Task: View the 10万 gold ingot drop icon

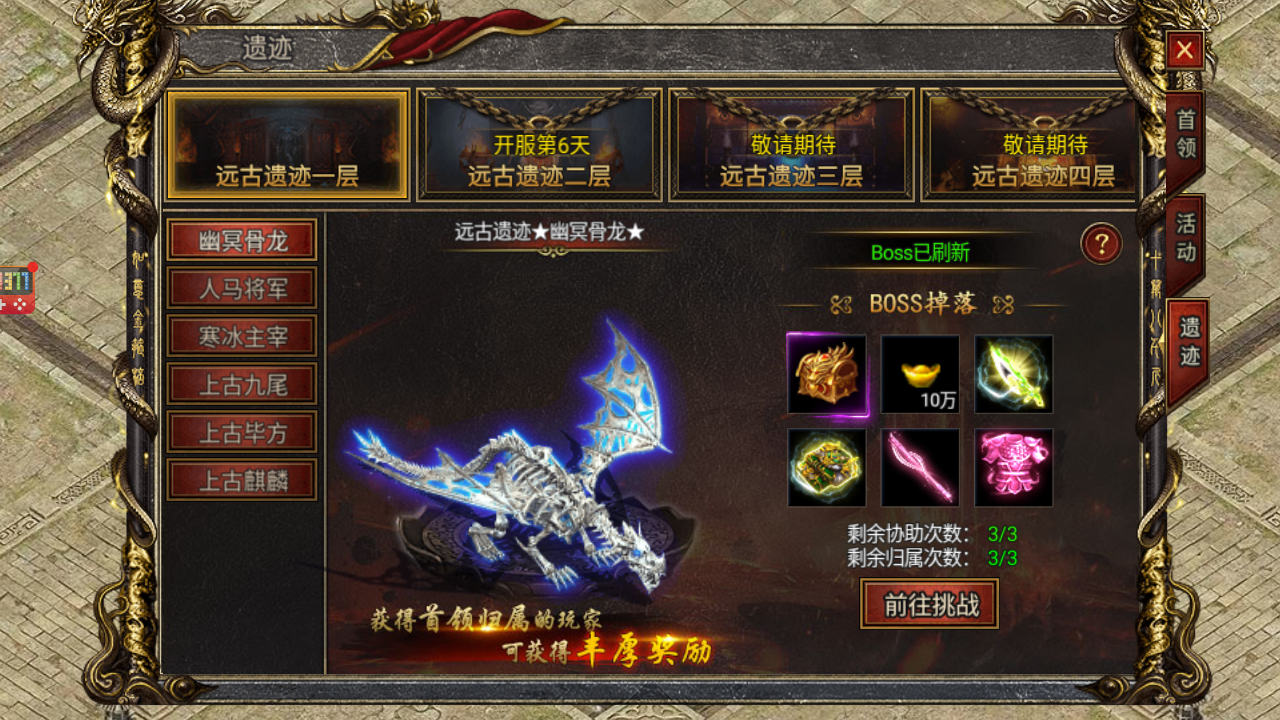Action: coord(920,375)
